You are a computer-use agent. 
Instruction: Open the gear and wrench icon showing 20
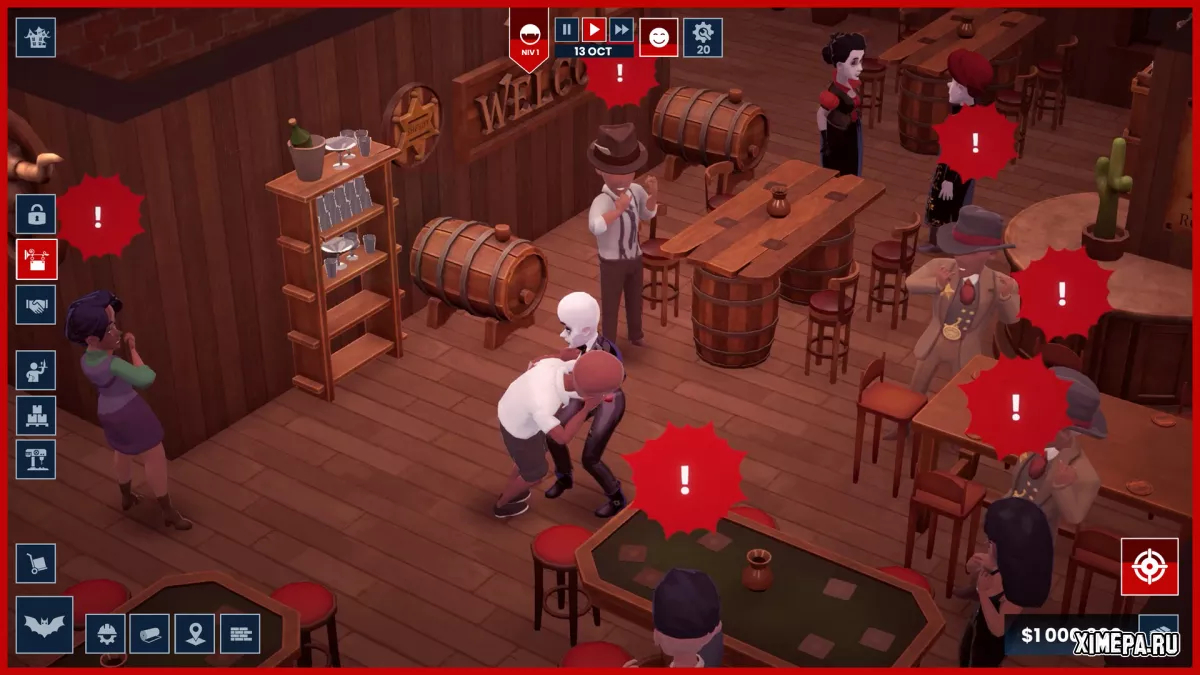(x=703, y=38)
